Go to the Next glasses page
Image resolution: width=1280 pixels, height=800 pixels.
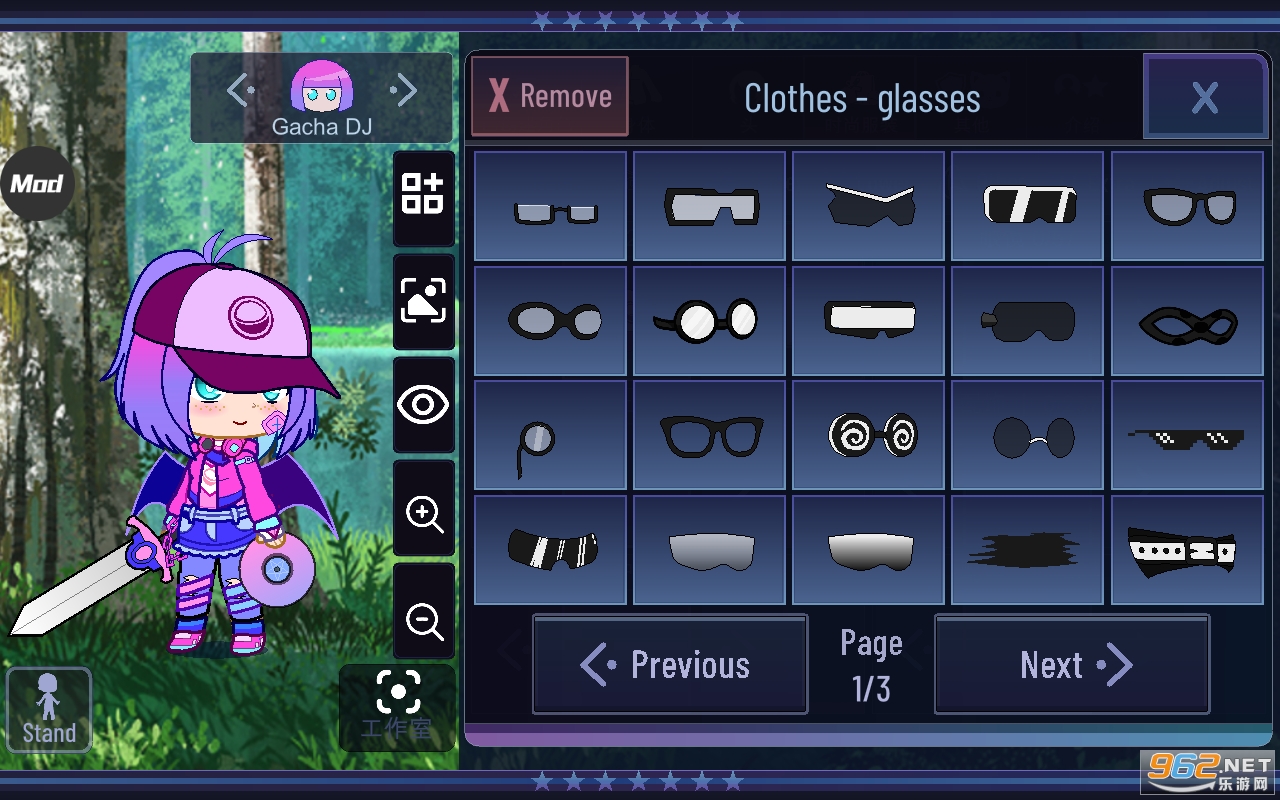tap(1072, 665)
